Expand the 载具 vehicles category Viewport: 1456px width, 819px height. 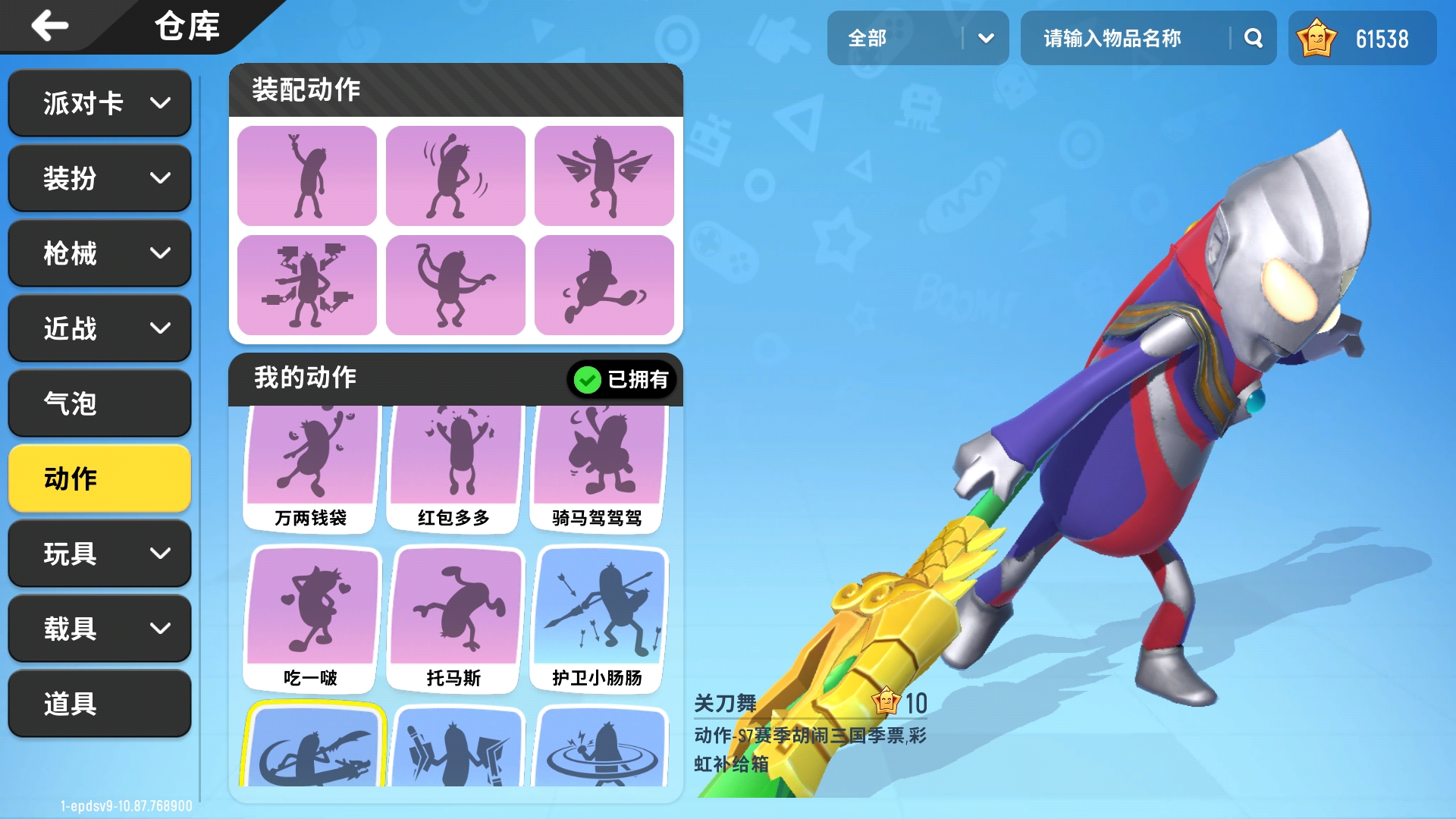(99, 629)
